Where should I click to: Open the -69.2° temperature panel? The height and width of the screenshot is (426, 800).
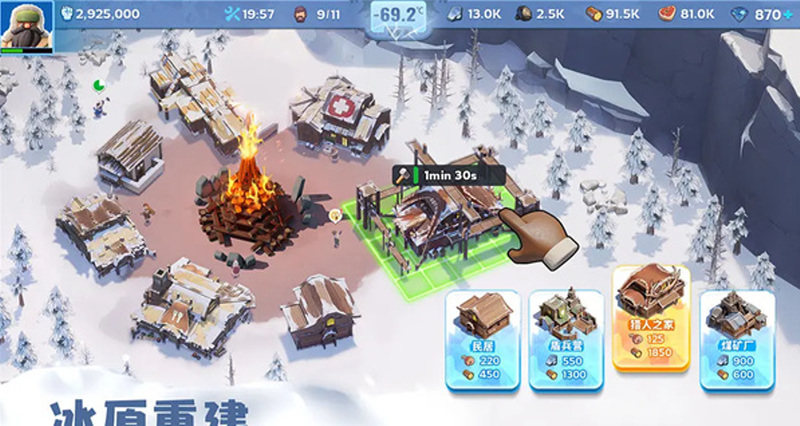(401, 17)
